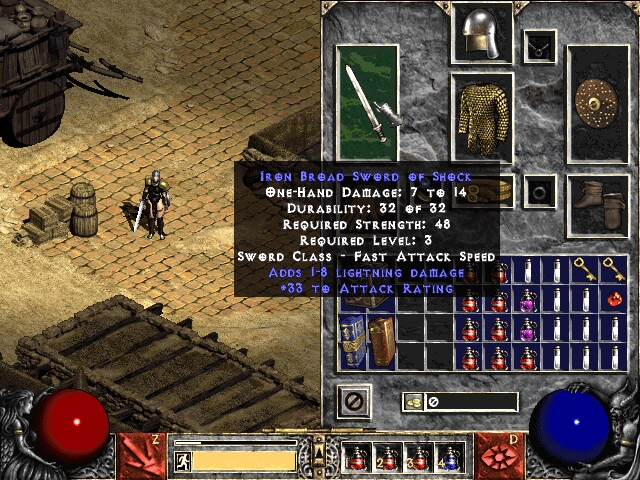
Task: Select the round studded shield slot
Action: tap(598, 103)
